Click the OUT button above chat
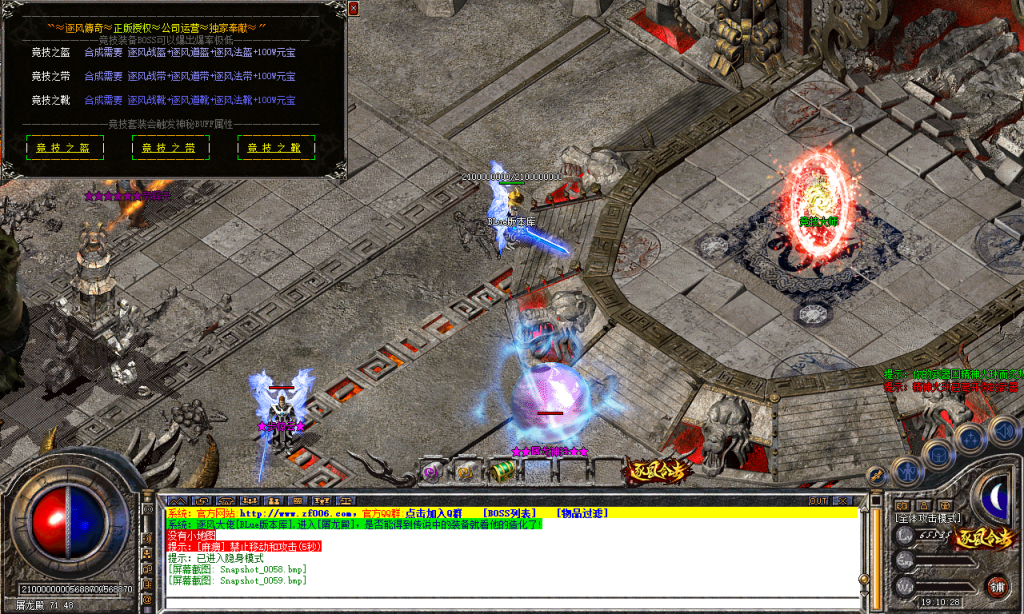The width and height of the screenshot is (1024, 614). (818, 500)
